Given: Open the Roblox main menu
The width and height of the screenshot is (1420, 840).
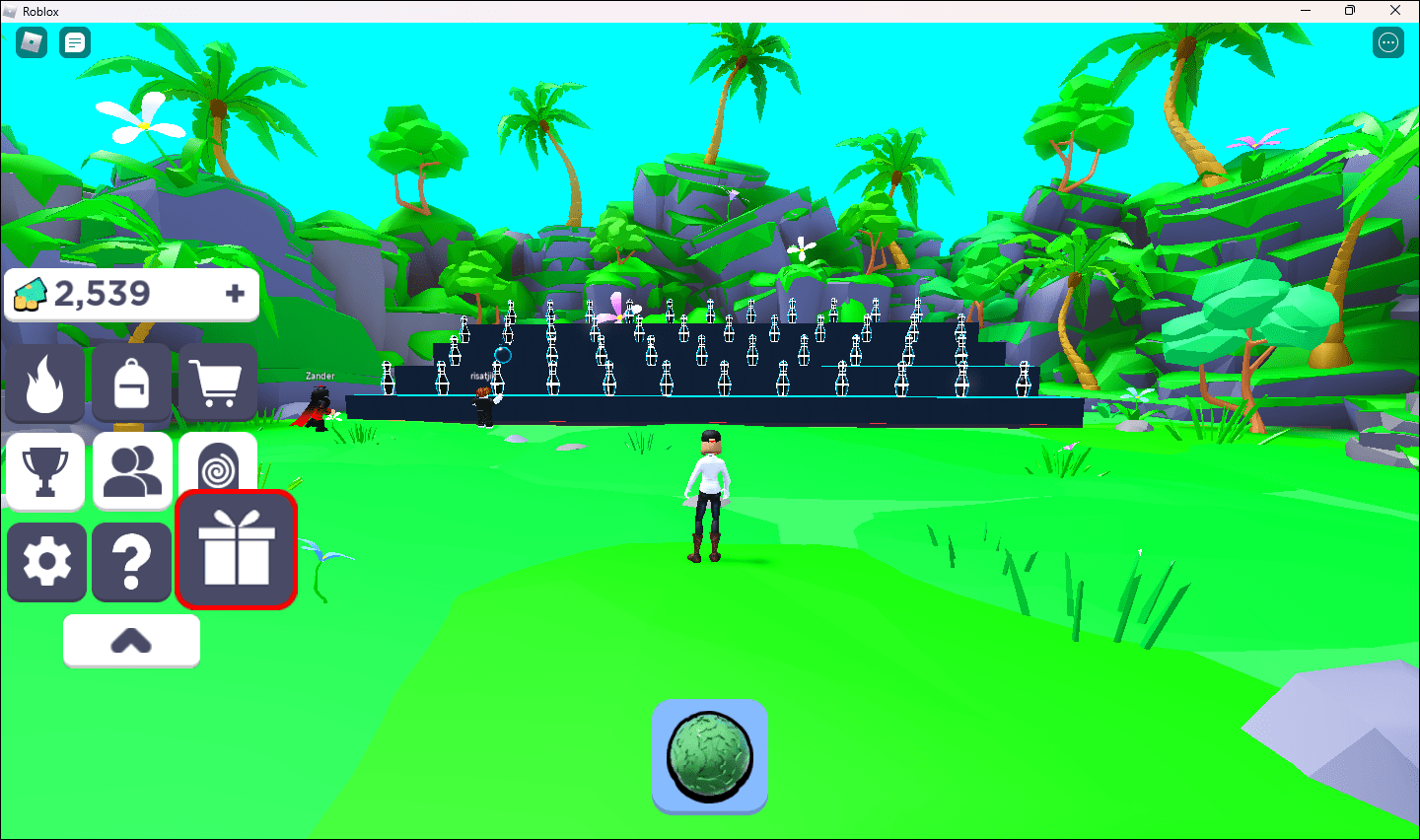Looking at the screenshot, I should [x=31, y=42].
